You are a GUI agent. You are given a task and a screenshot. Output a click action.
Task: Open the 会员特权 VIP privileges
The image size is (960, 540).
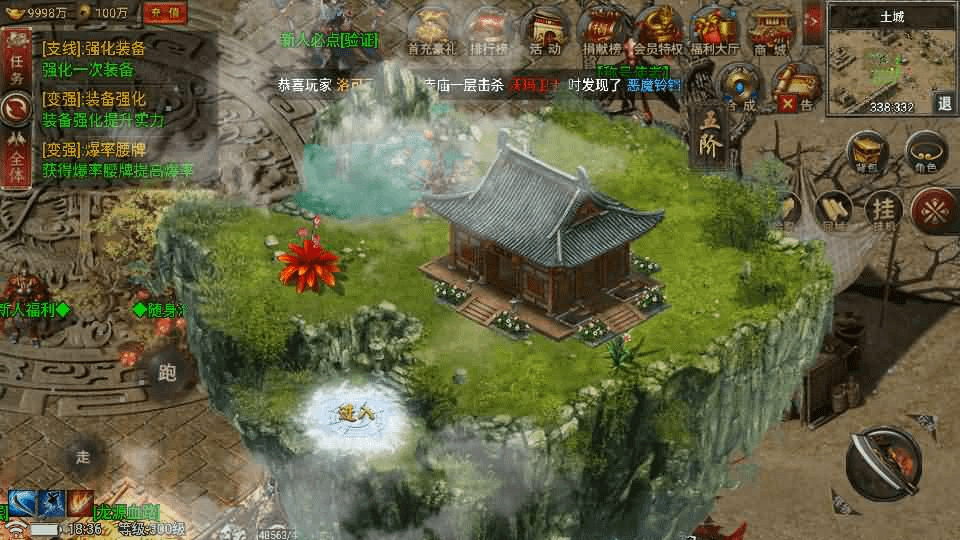pos(658,29)
